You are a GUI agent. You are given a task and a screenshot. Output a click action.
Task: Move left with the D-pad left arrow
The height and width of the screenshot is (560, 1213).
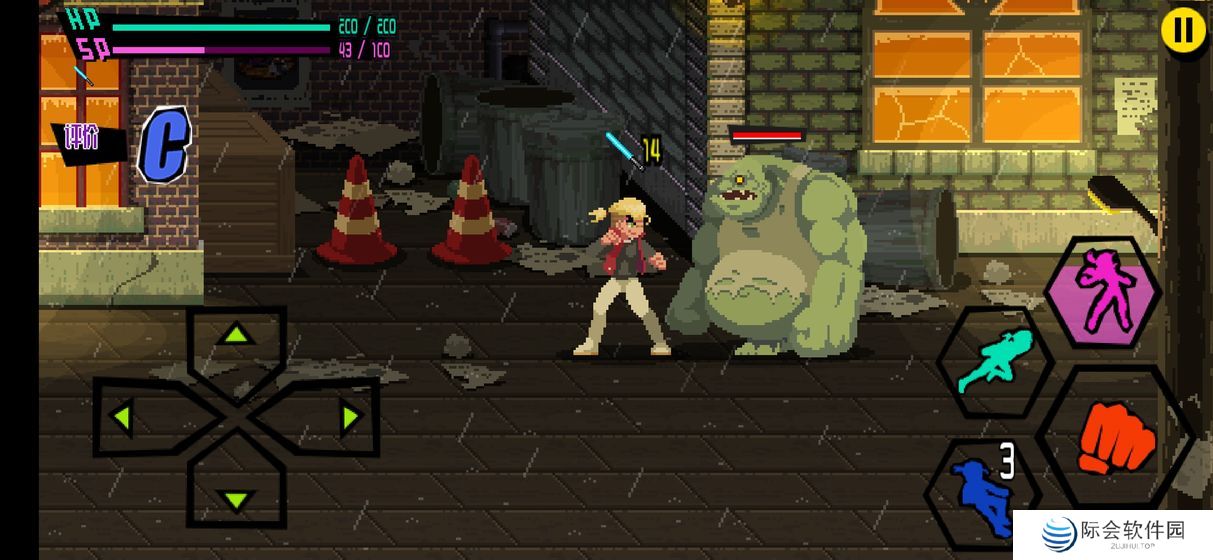(124, 417)
